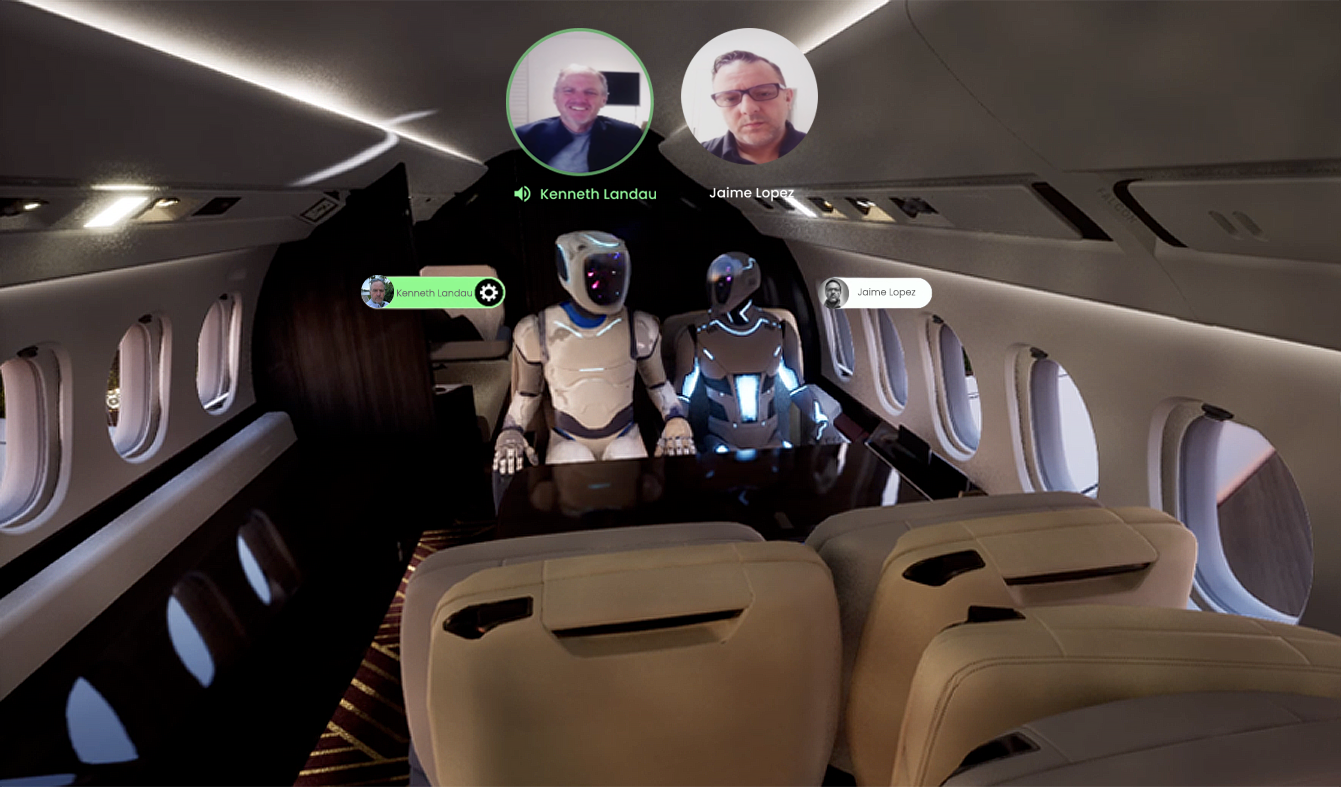Screen dimensions: 1341x787
Task: Click Jaime Lopez's small profile photo in his nametag
Action: pos(834,292)
